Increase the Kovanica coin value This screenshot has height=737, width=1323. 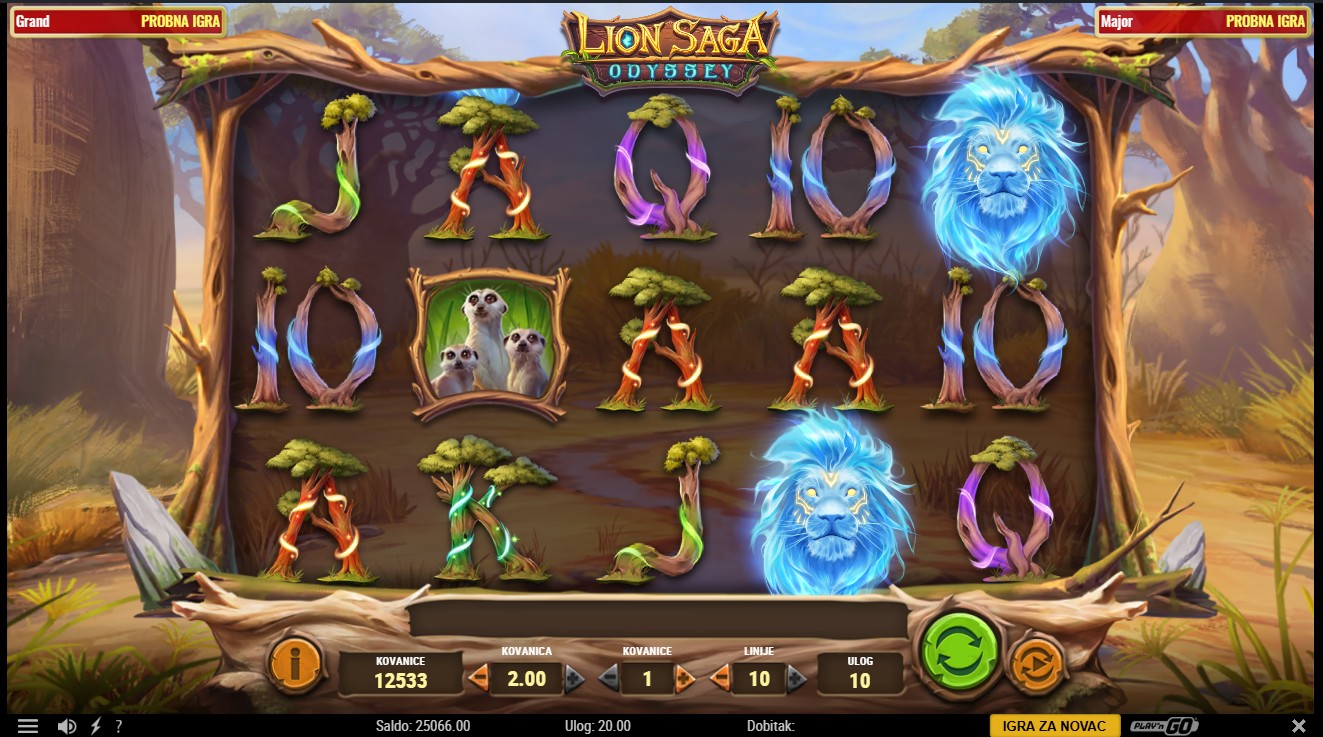pyautogui.click(x=575, y=679)
